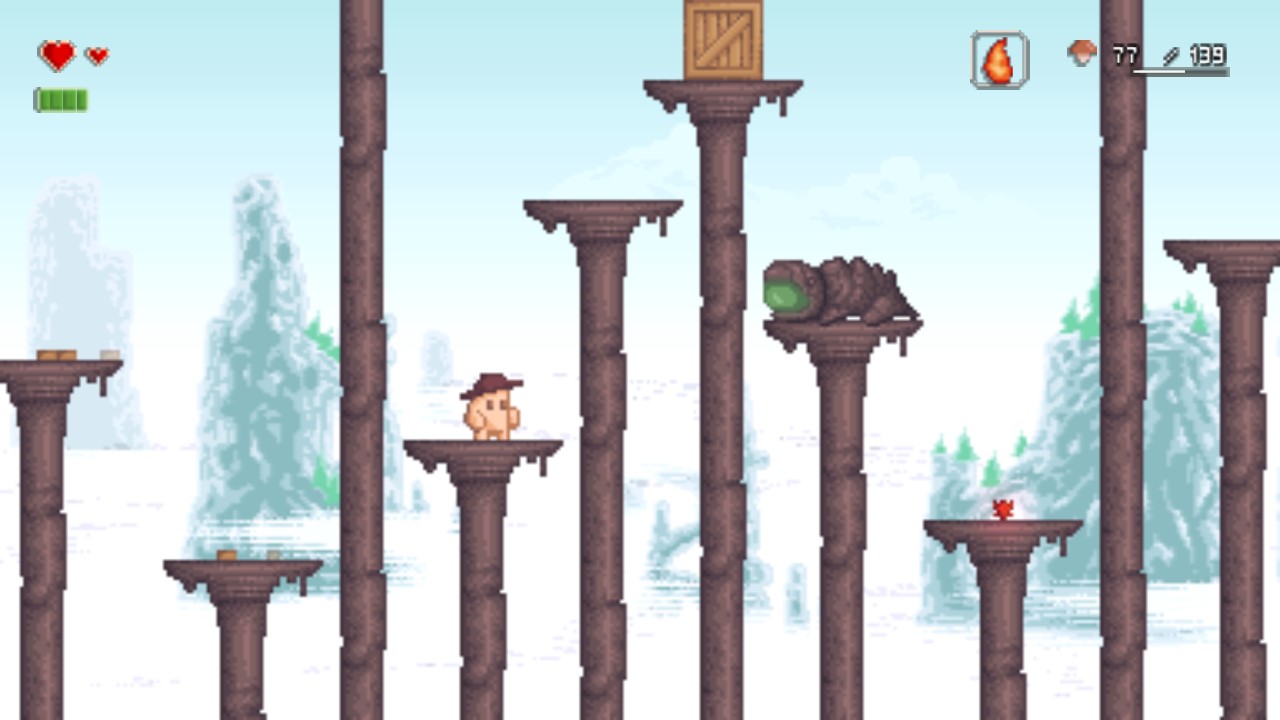Click the rightmost stamina bar segment
Image resolution: width=1280 pixels, height=720 pixels.
[82, 97]
